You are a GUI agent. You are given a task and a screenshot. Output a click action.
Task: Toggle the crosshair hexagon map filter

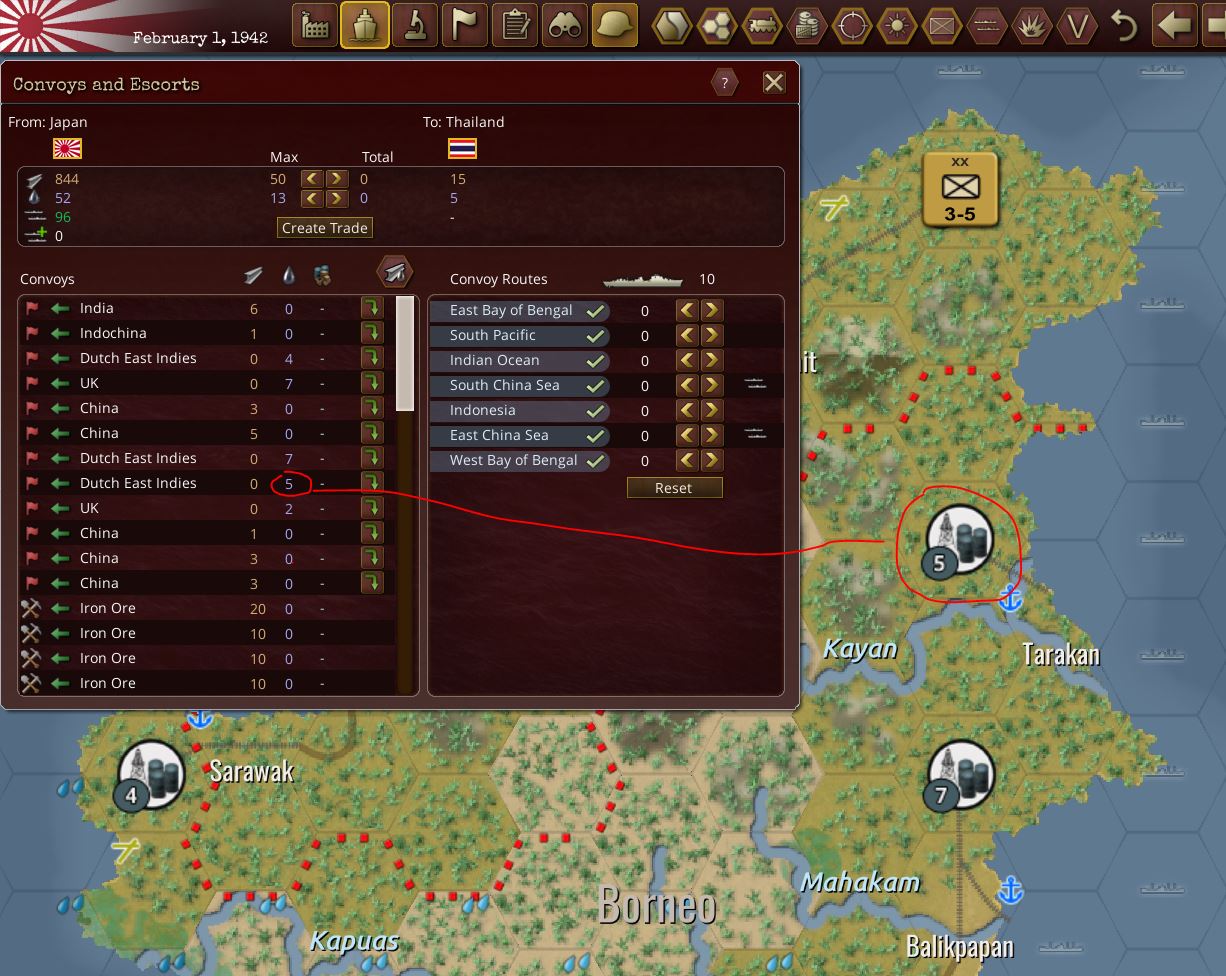coord(851,26)
